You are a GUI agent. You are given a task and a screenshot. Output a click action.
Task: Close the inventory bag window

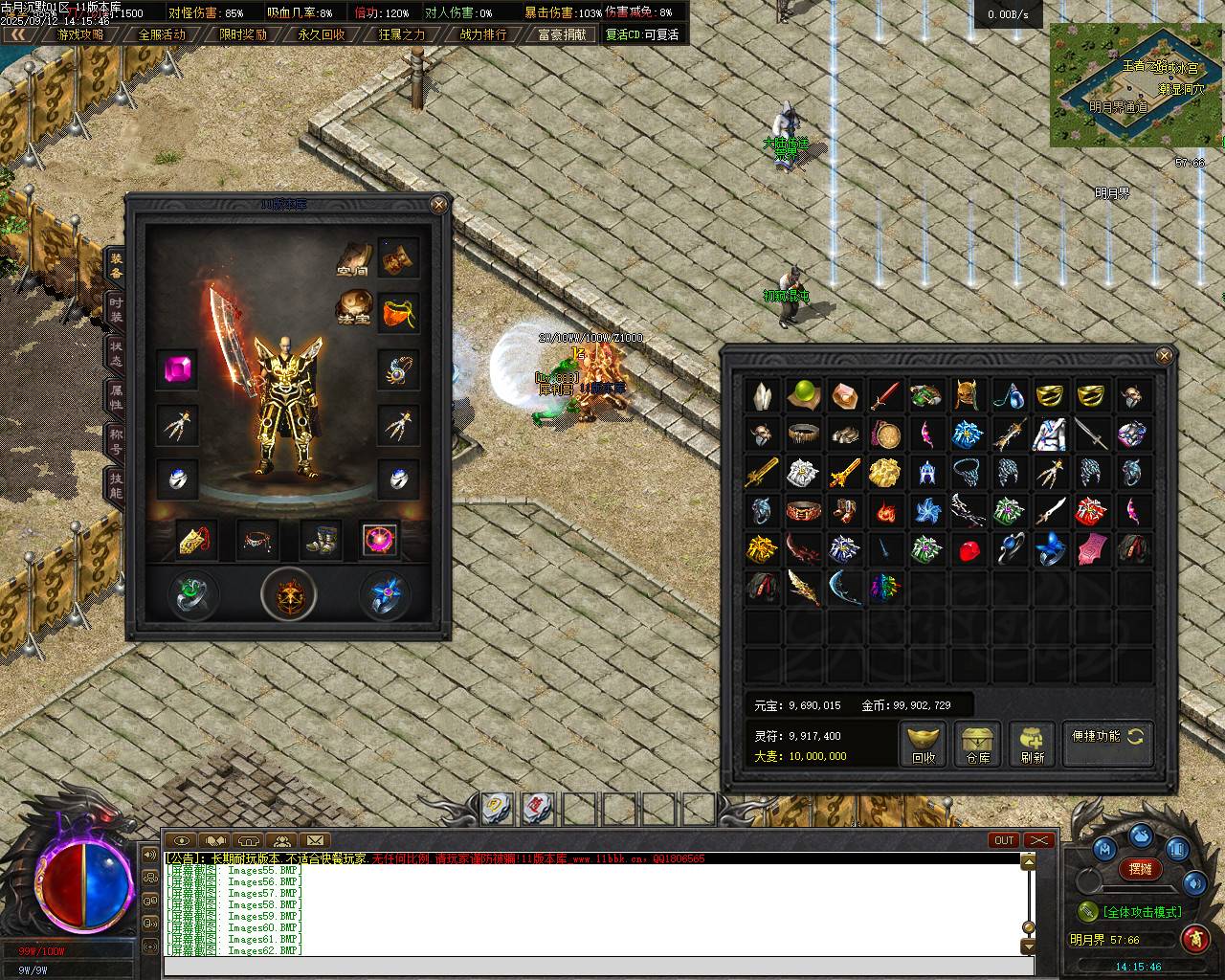1164,356
